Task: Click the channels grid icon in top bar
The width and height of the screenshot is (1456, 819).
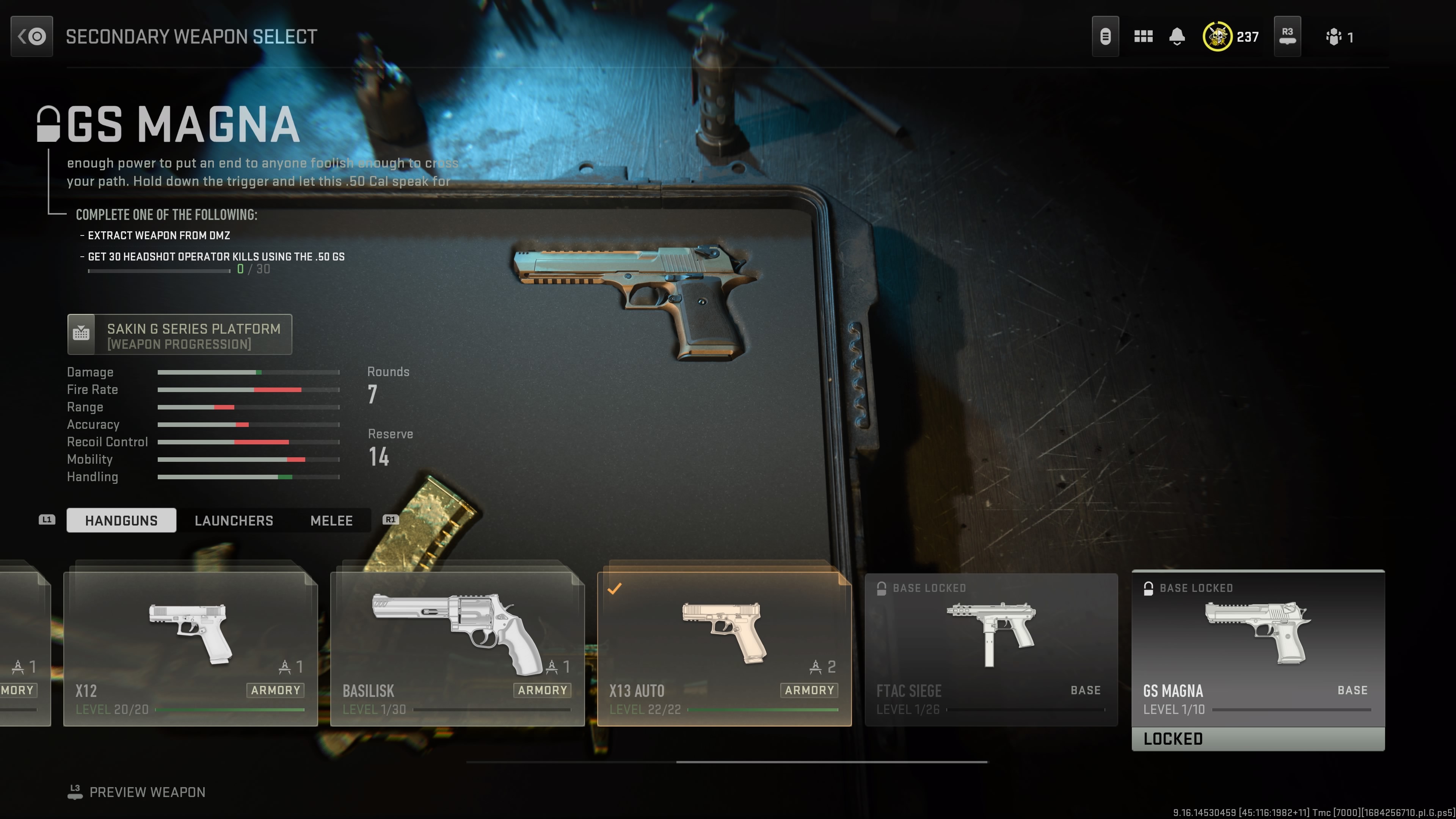Action: click(1144, 36)
